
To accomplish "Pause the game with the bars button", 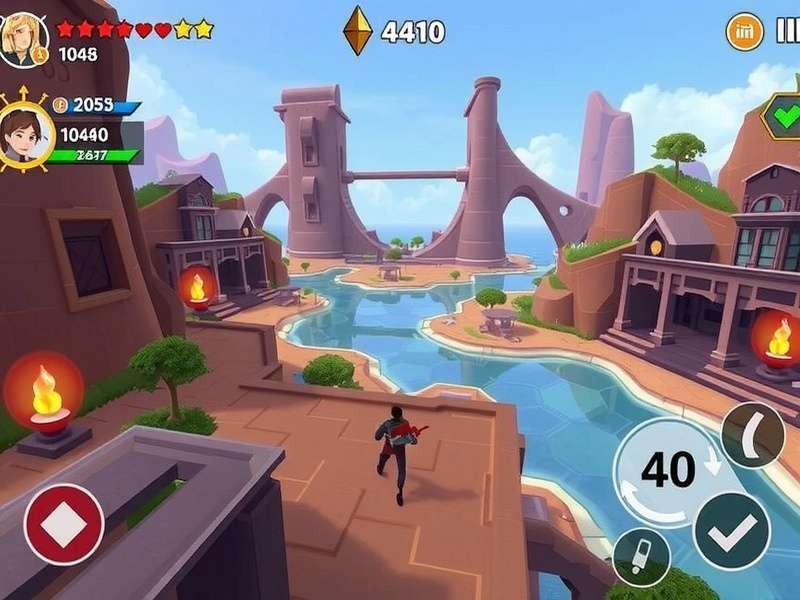I will pos(787,32).
